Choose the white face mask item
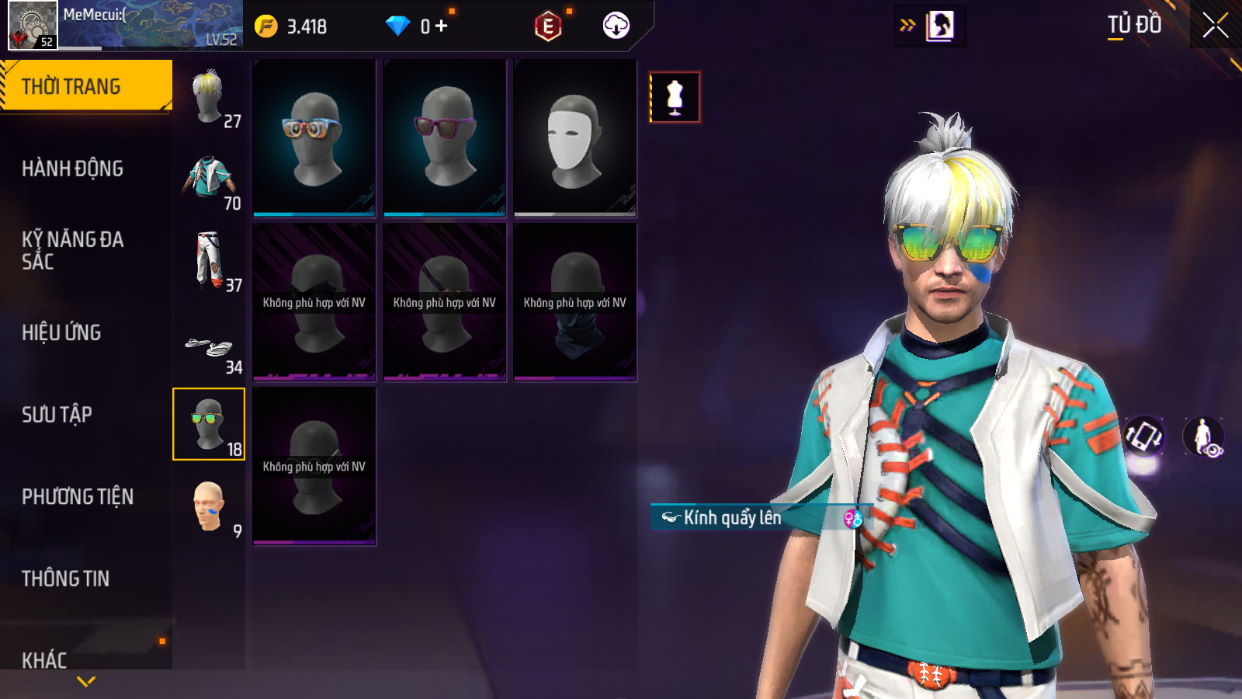Viewport: 1242px width, 699px height. [575, 137]
